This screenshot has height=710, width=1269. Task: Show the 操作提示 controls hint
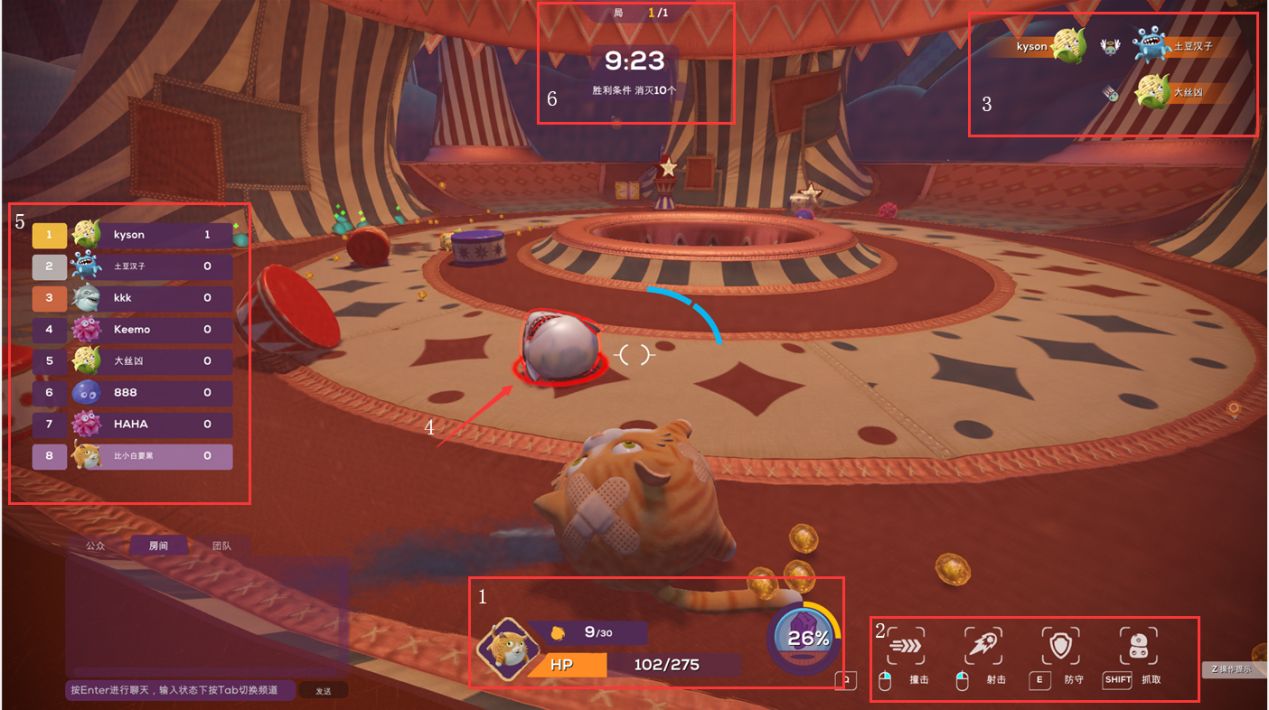1232,669
